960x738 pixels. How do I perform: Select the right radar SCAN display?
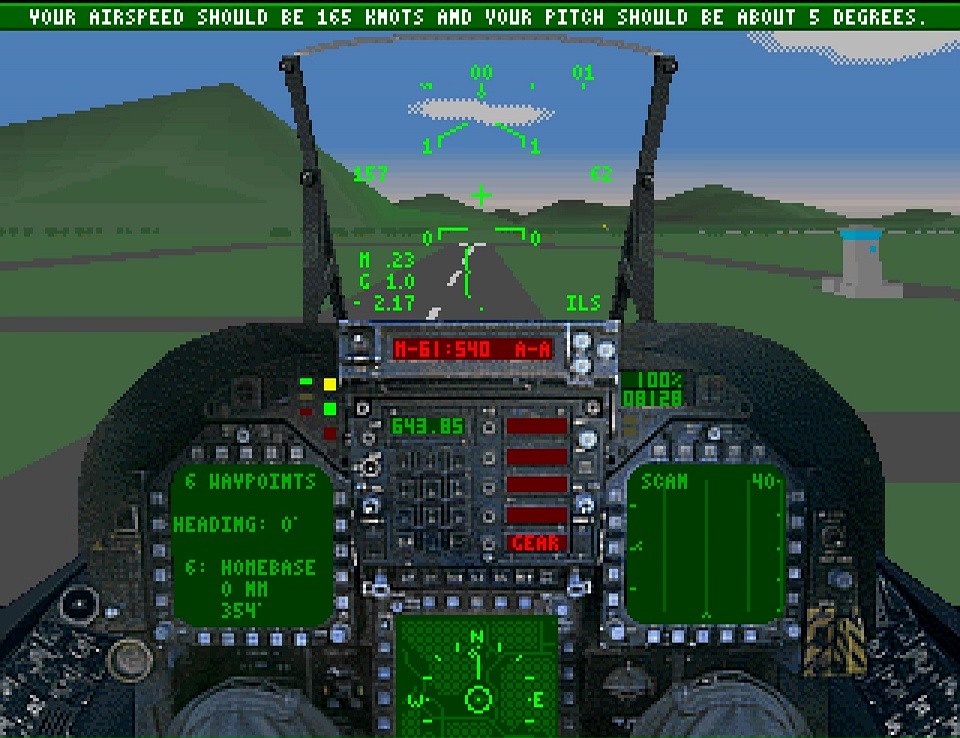706,544
